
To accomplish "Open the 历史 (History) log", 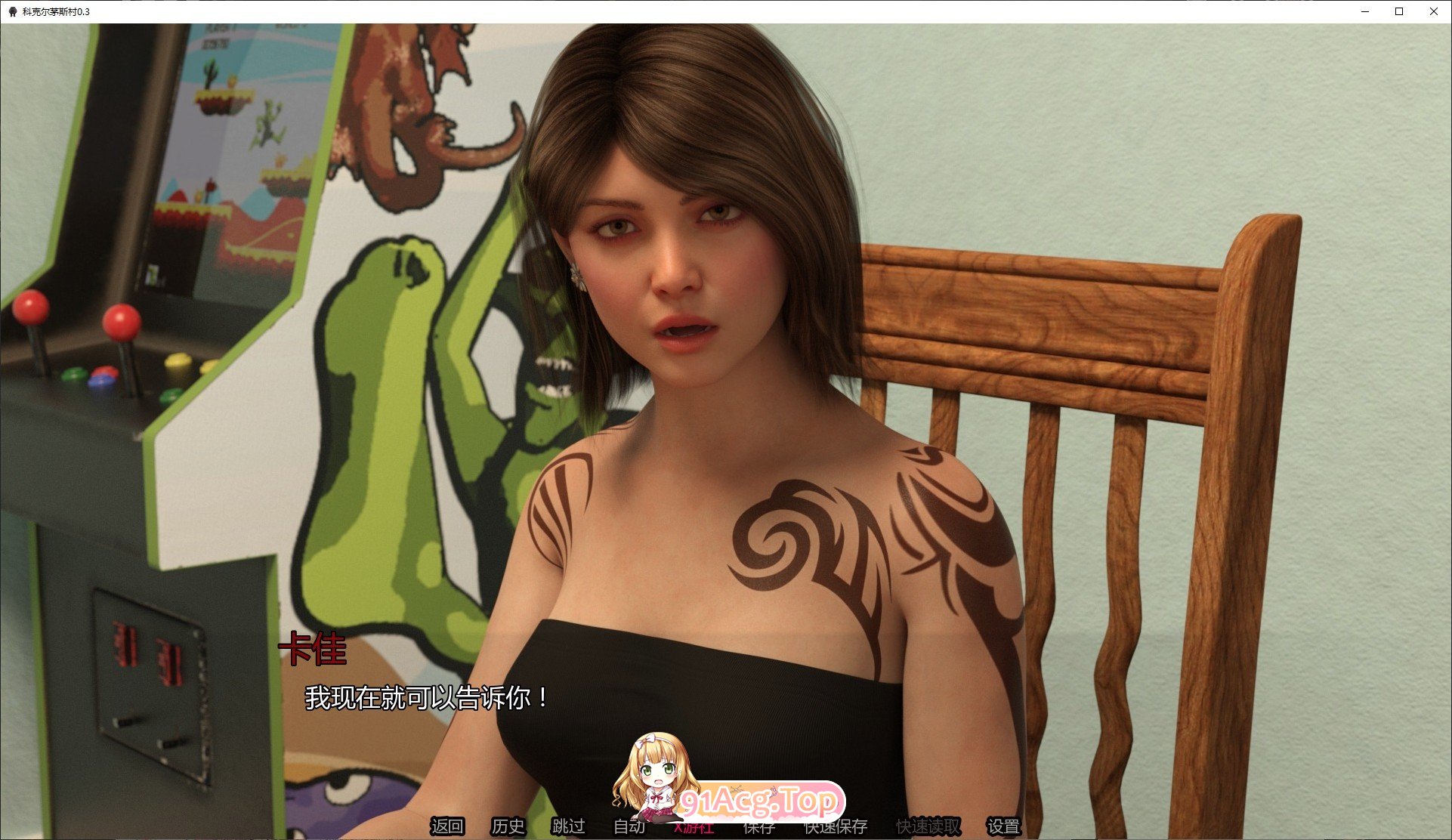I will pyautogui.click(x=508, y=826).
